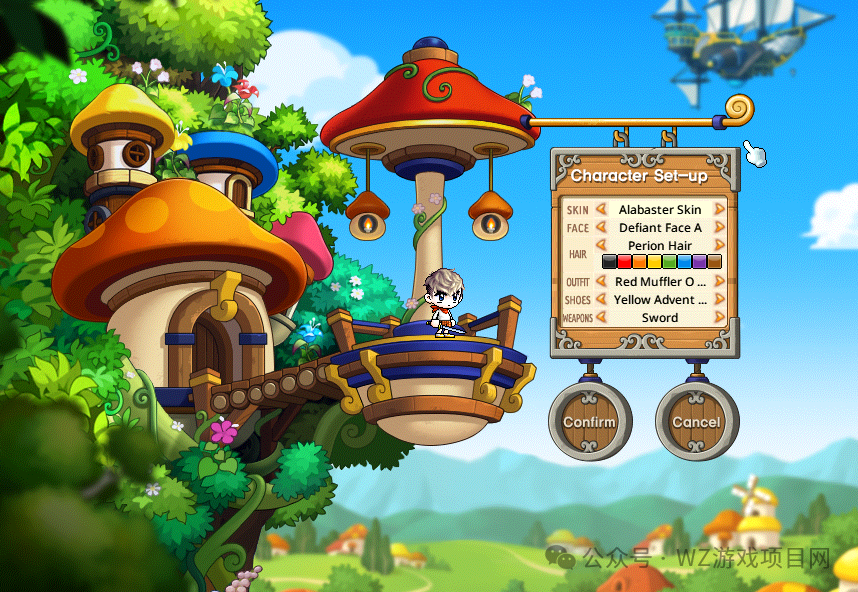Show the previous hair style

[x=601, y=246]
